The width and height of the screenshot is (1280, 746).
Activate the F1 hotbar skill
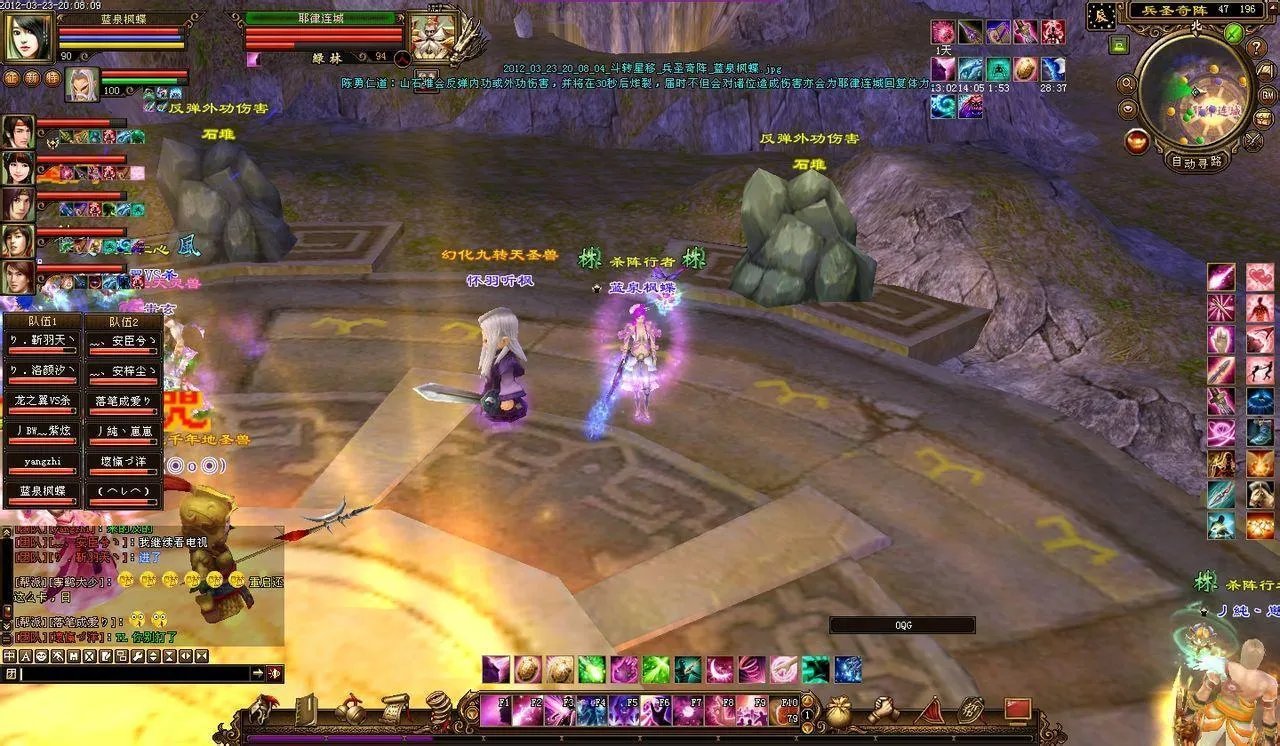click(496, 710)
